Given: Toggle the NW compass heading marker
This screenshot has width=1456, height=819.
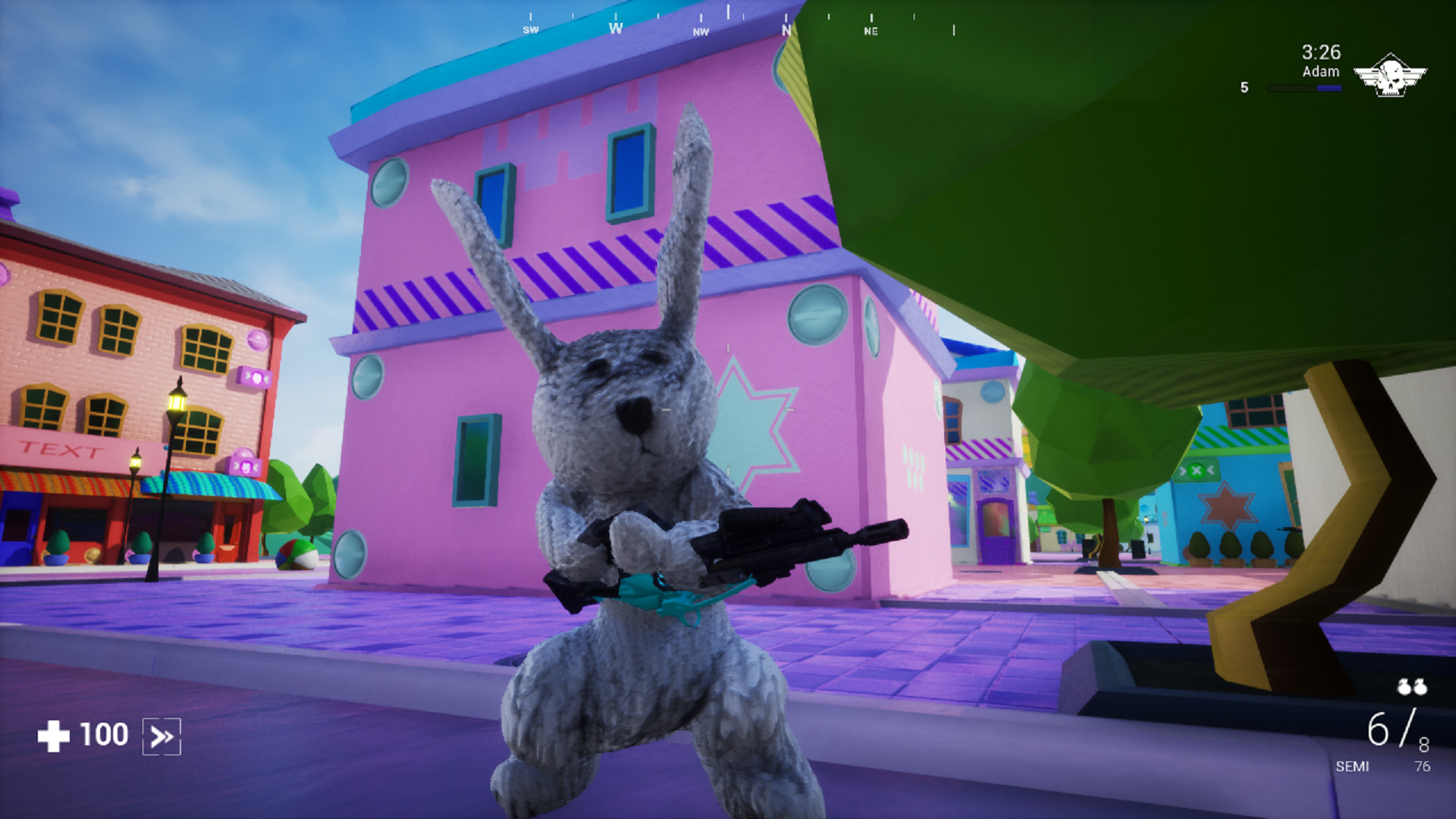Looking at the screenshot, I should coord(700,31).
